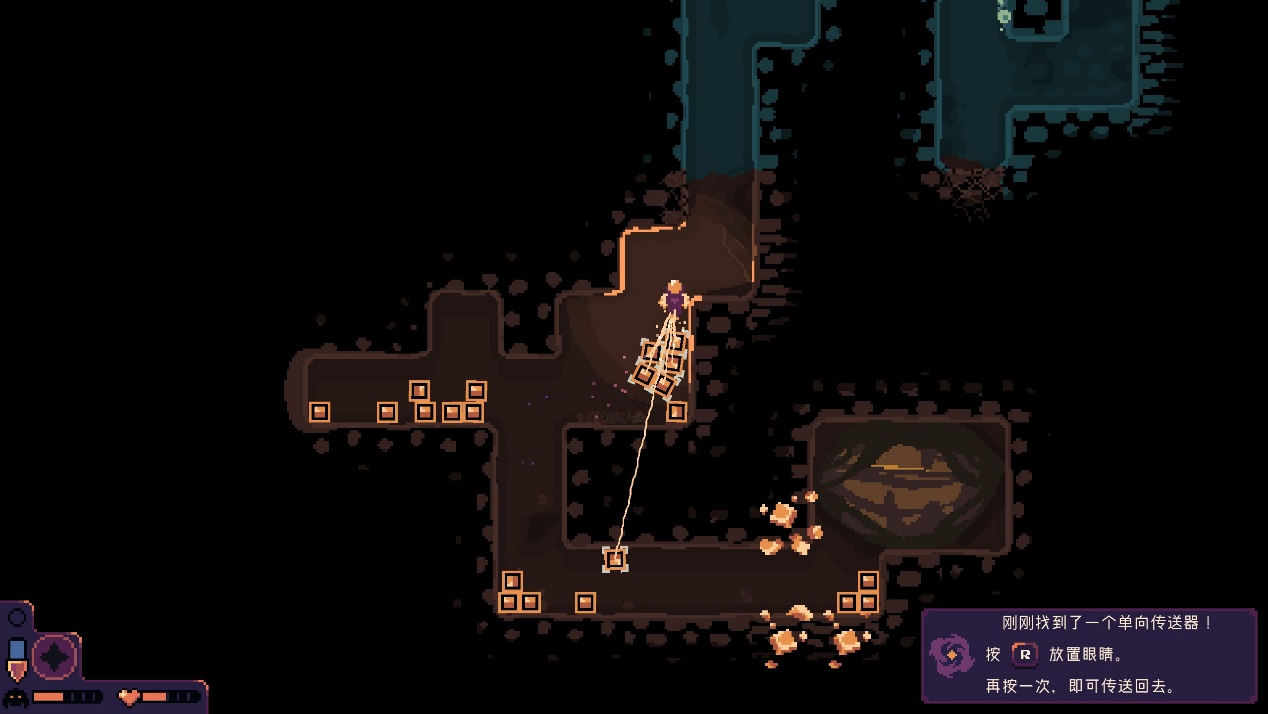Select the blue and orange drill icon
The height and width of the screenshot is (714, 1268).
point(17,659)
